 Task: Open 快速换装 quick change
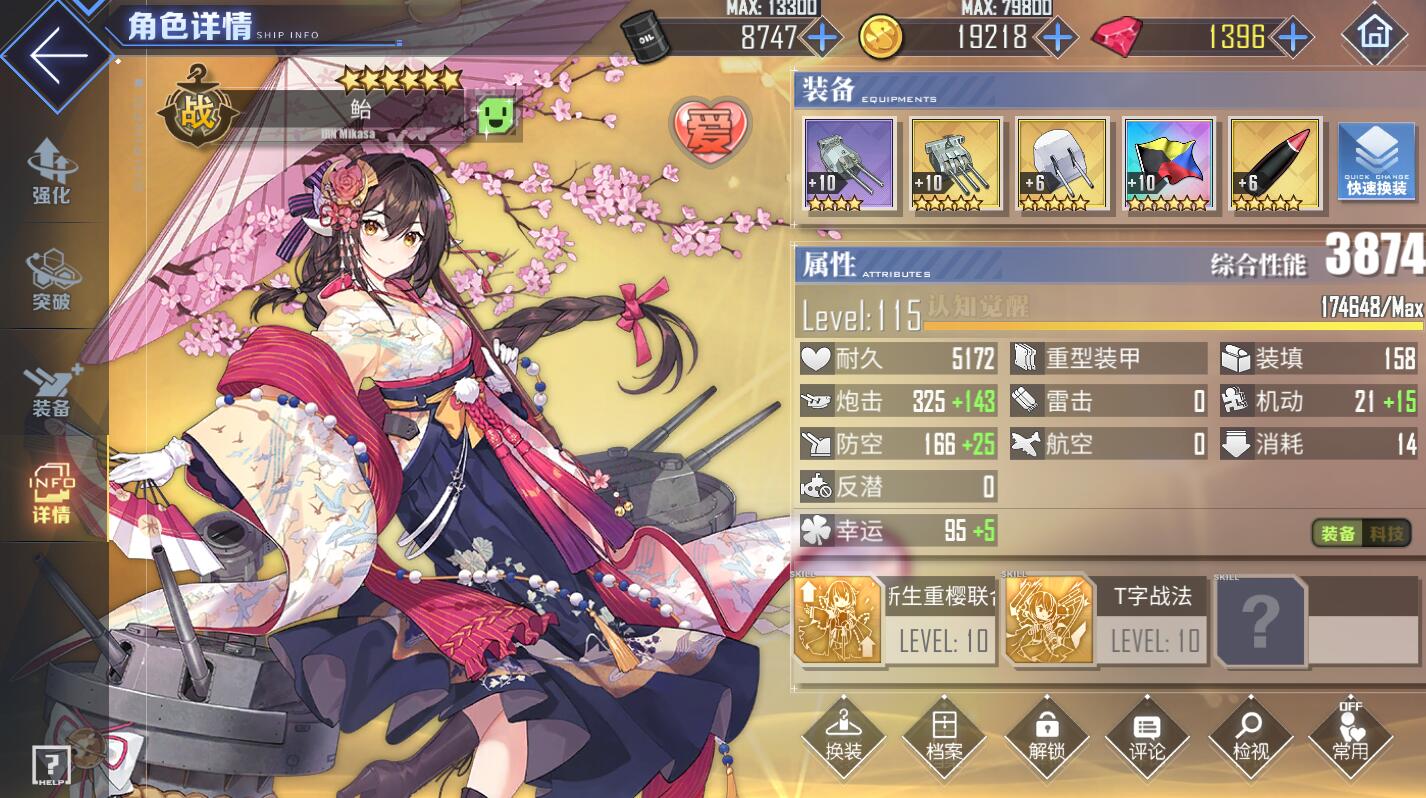click(1376, 162)
